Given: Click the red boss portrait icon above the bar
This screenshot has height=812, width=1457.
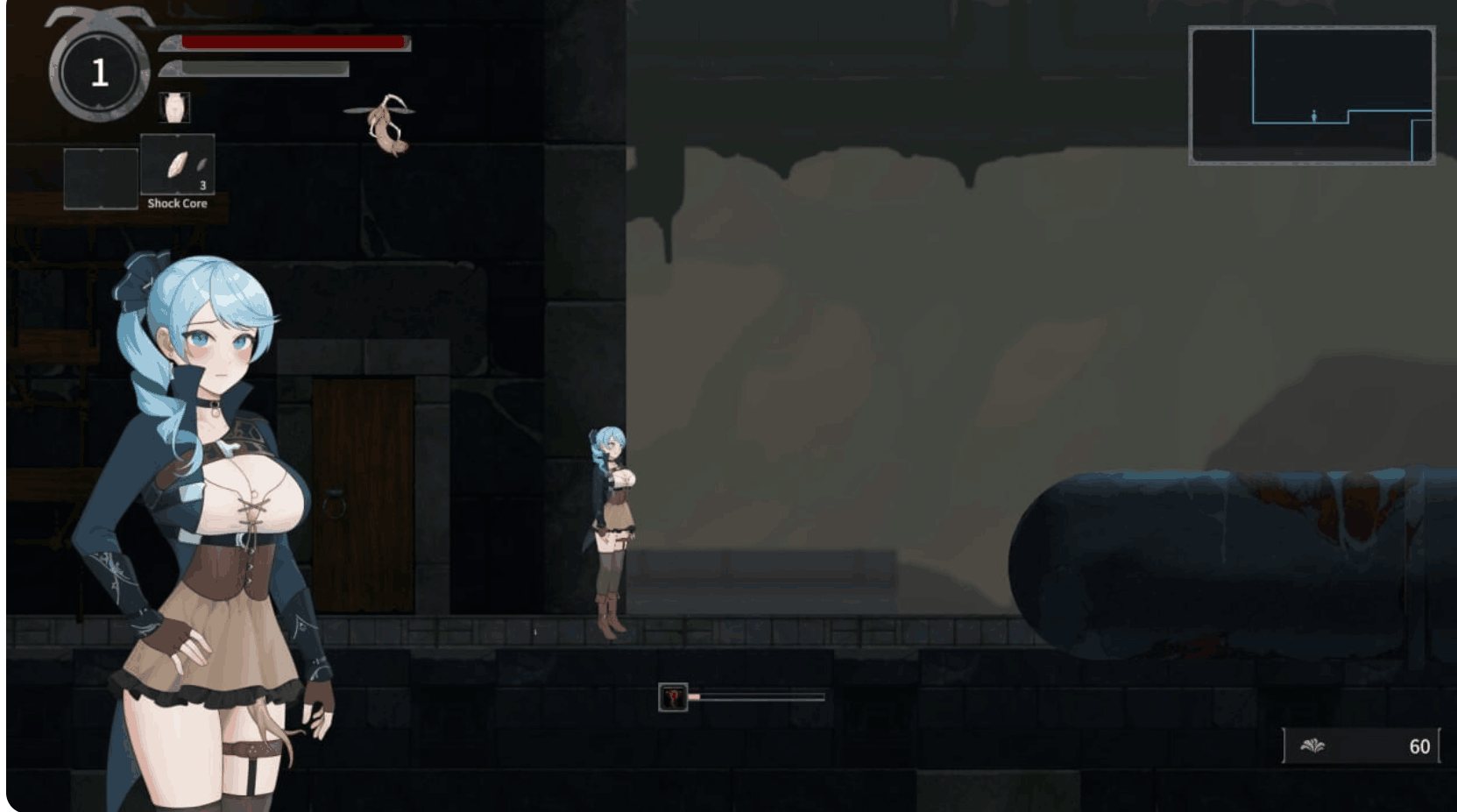Looking at the screenshot, I should pyautogui.click(x=675, y=697).
